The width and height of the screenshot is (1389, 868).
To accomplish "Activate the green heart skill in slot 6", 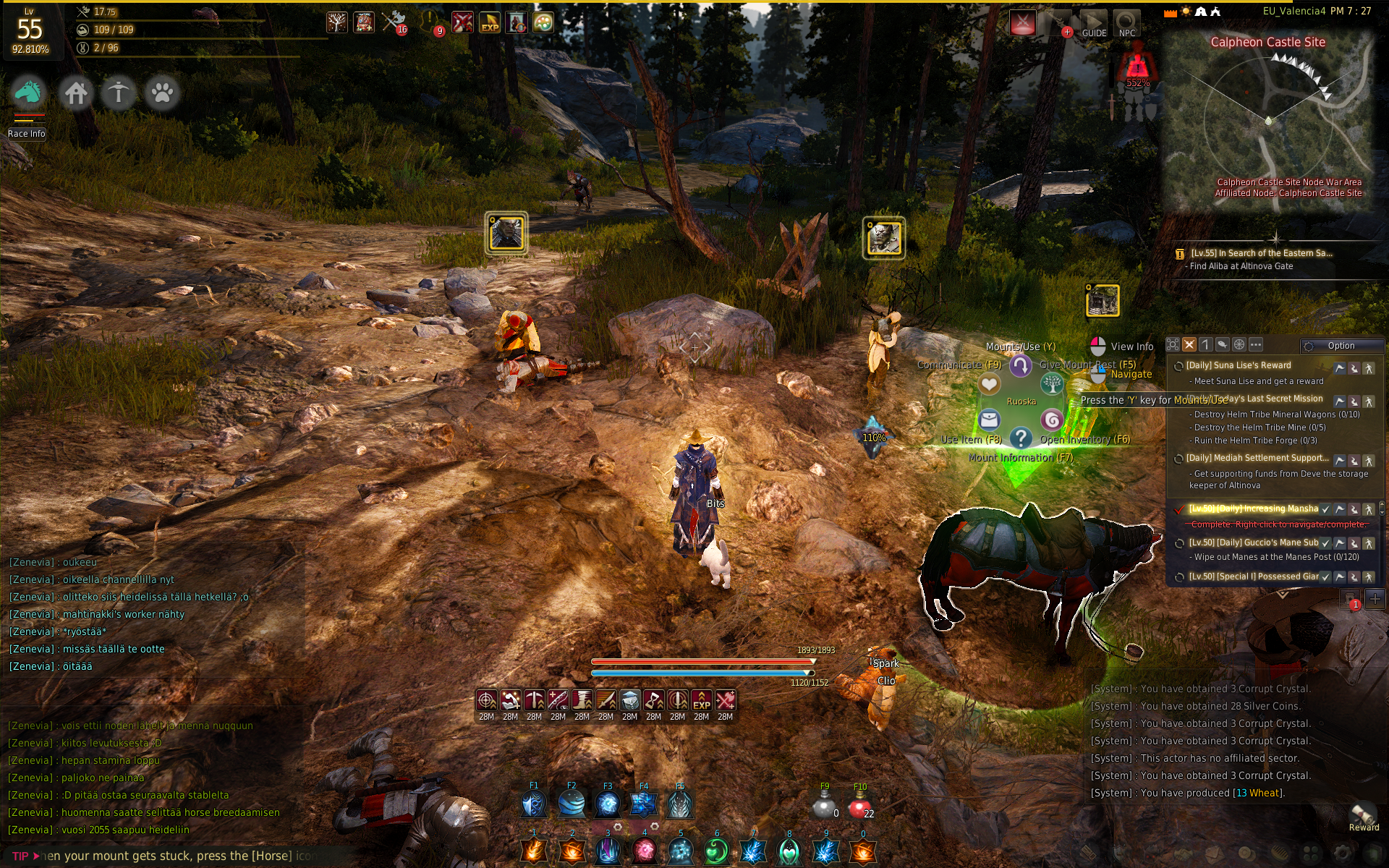I will (x=716, y=851).
